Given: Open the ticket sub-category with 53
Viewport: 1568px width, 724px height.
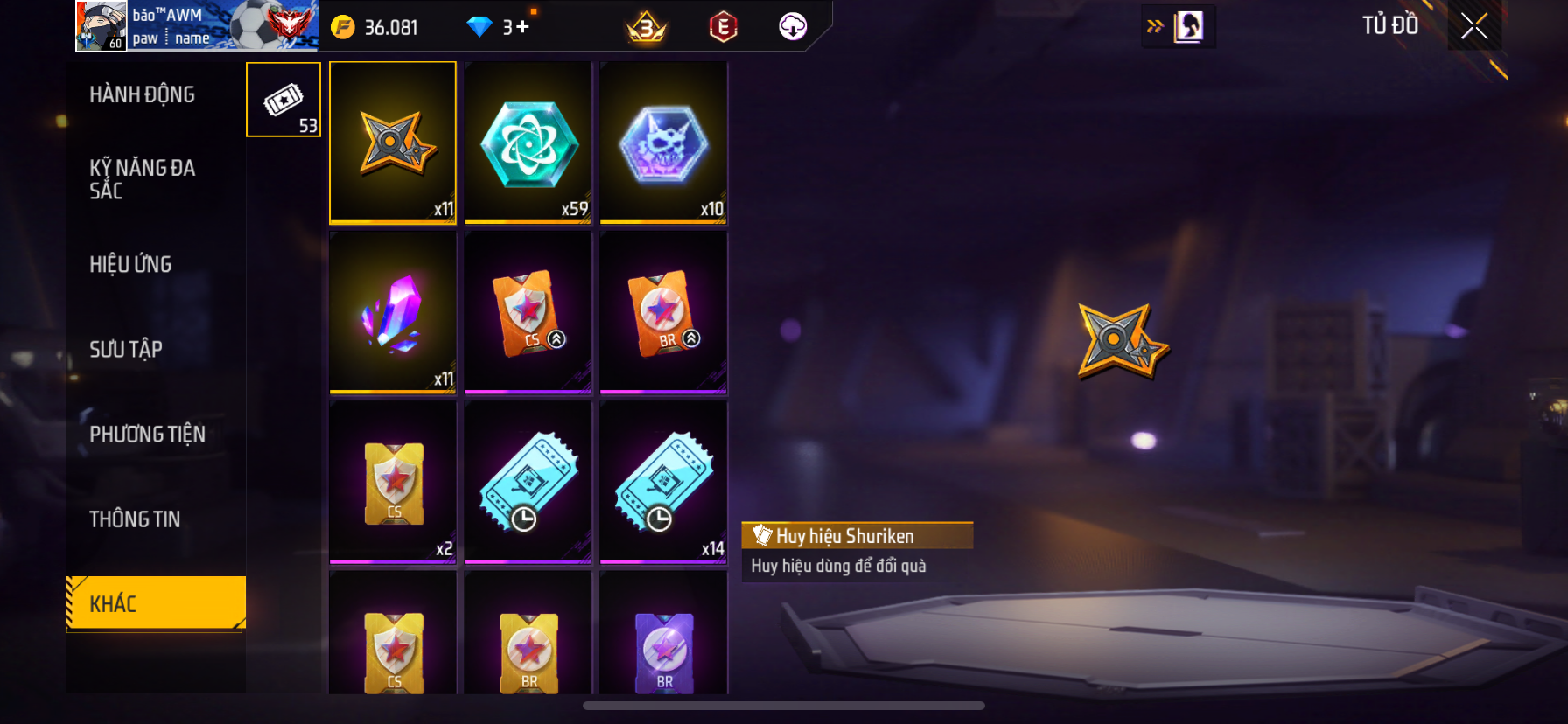Looking at the screenshot, I should 283,100.
